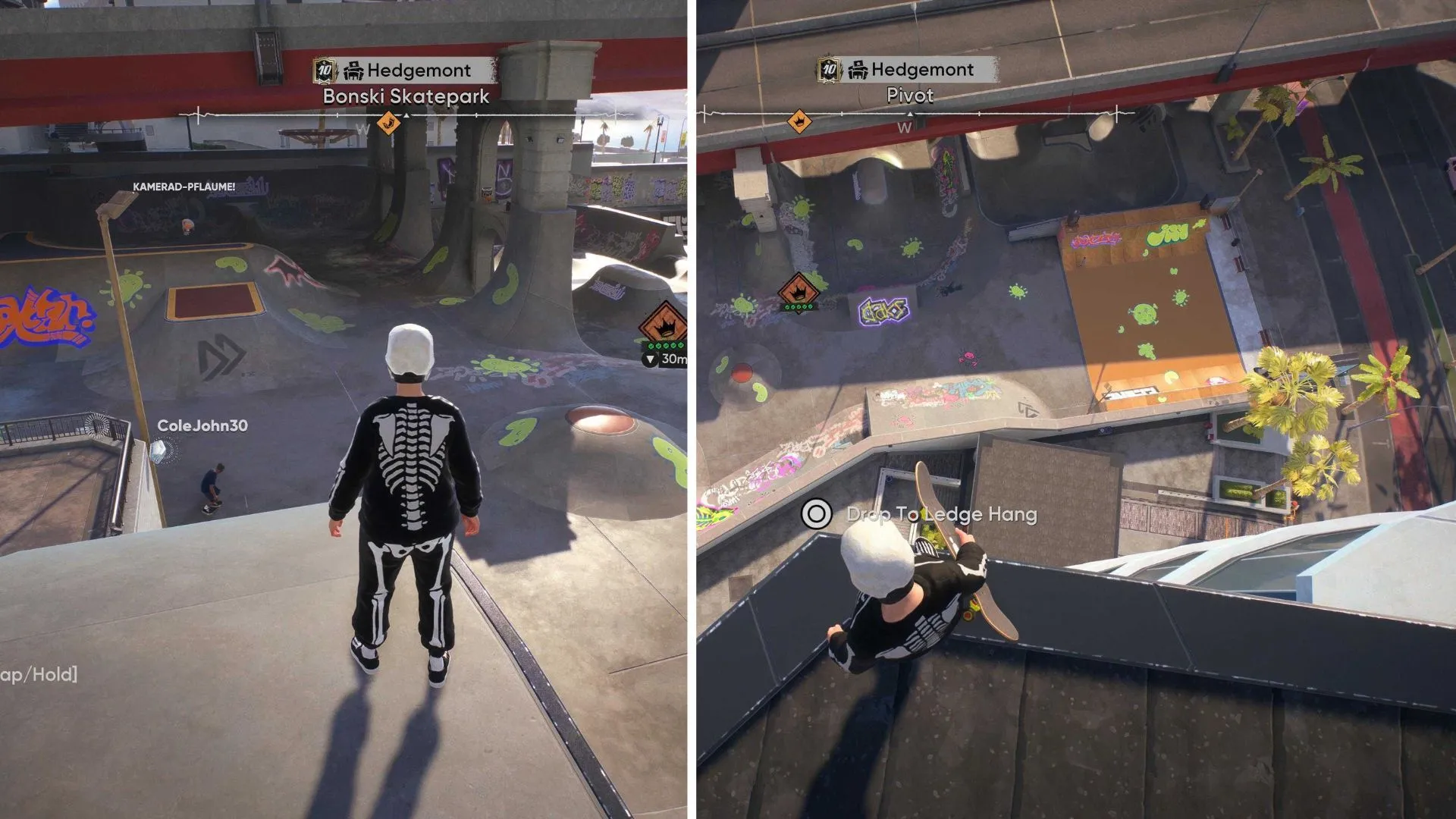
Task: Click the crown compass marker left of Pivot
Action: coord(798,121)
